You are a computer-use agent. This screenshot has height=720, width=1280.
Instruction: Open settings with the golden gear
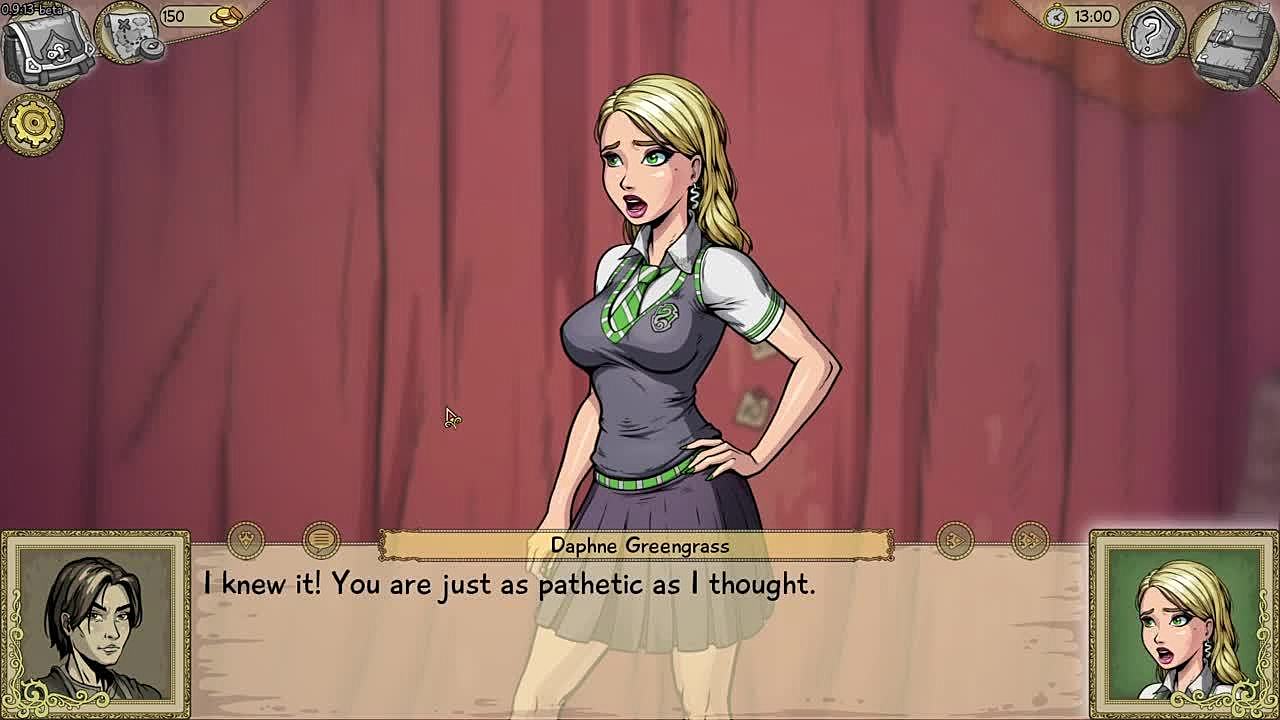click(32, 123)
